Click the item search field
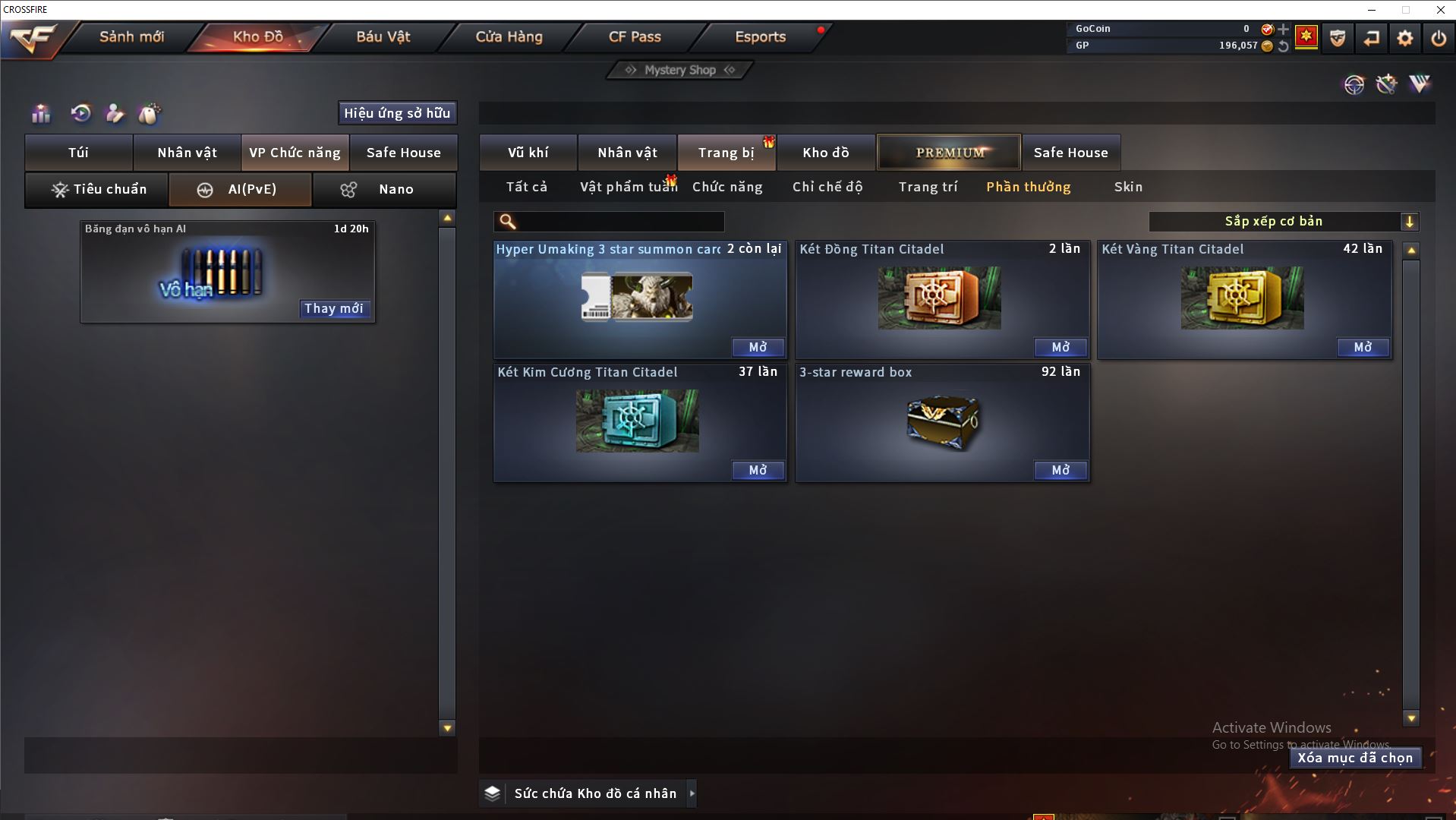The height and width of the screenshot is (820, 1456). click(x=619, y=222)
